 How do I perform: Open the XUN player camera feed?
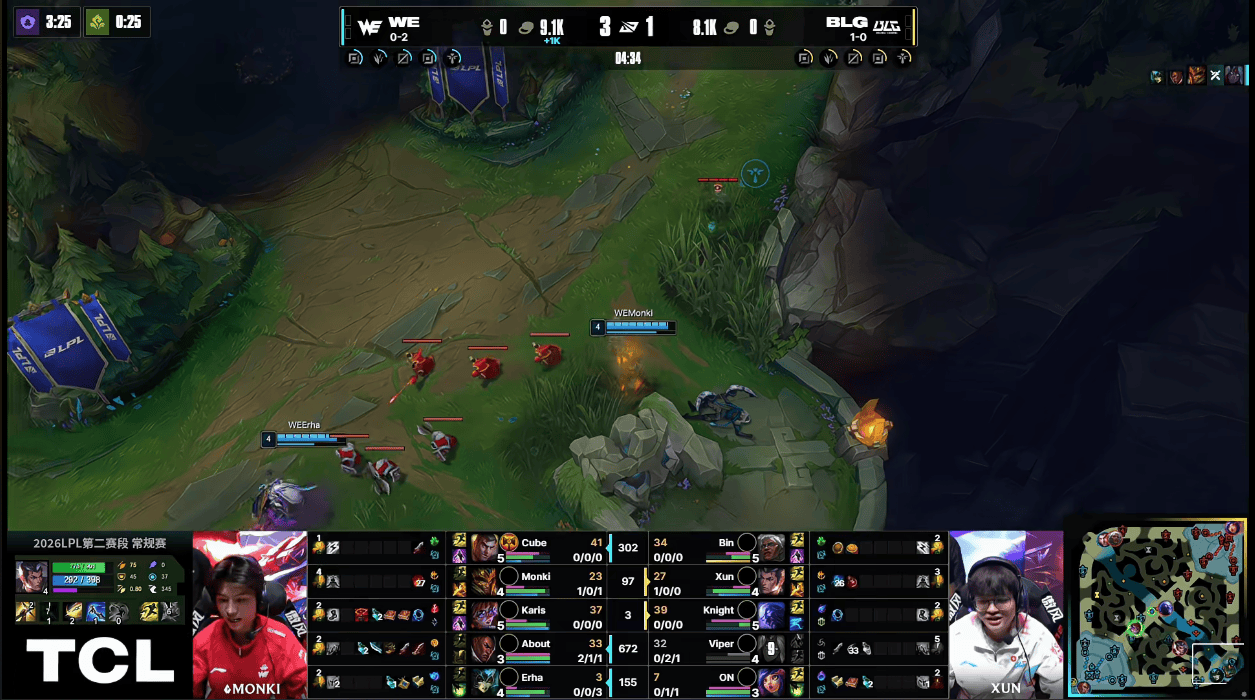point(1005,613)
